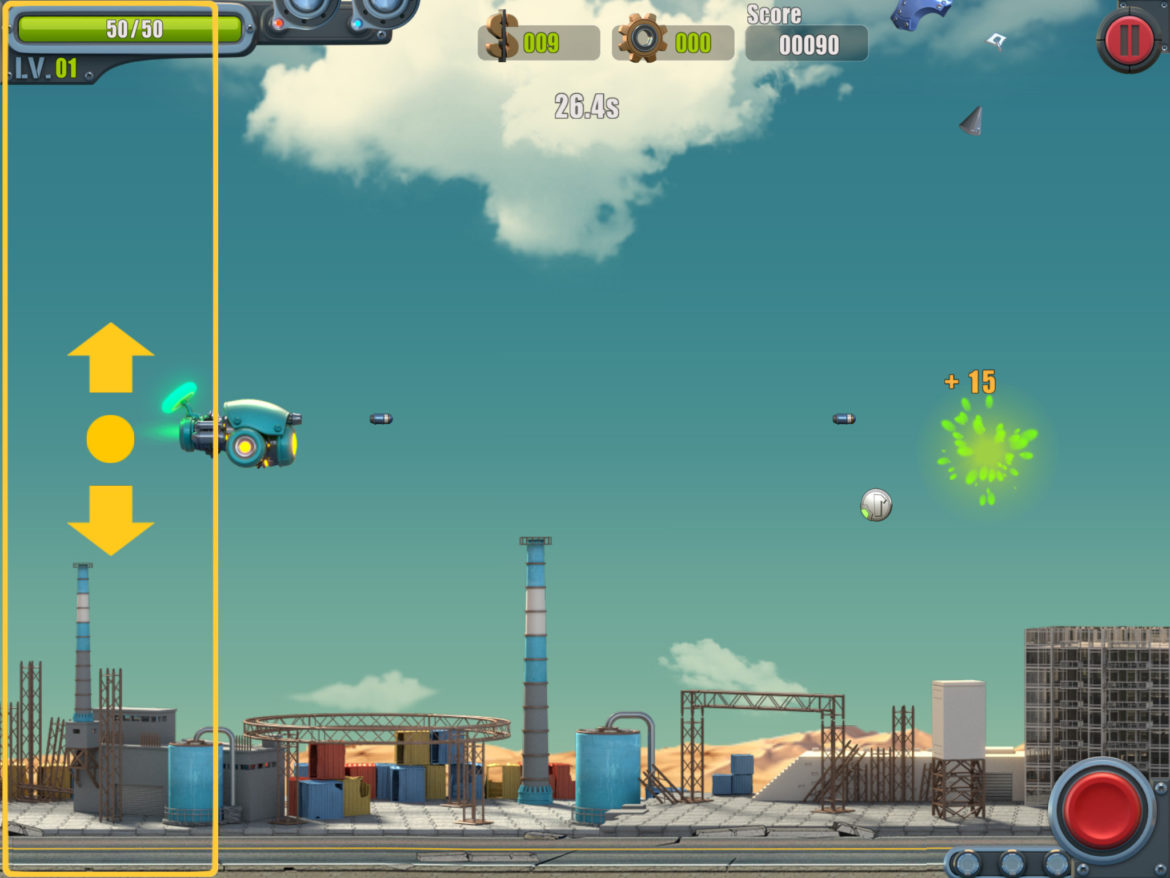Screen dimensions: 1170x878
Task: Move the ship with the yellow down arrow
Action: (x=110, y=520)
